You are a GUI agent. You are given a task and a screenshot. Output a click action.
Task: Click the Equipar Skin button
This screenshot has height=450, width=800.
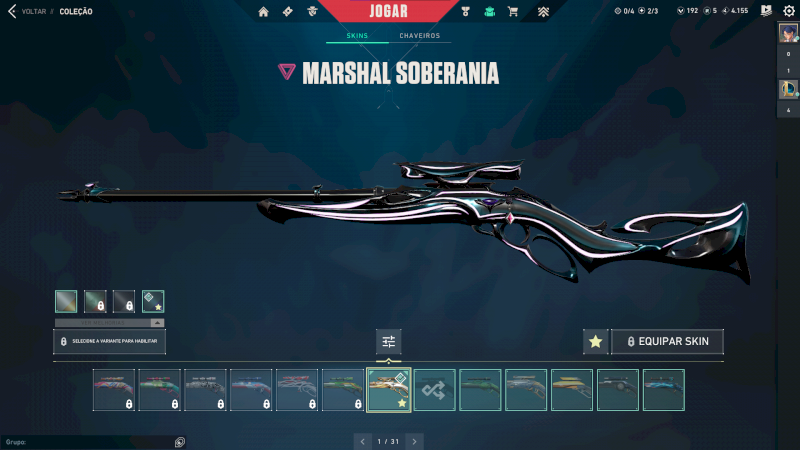coord(667,342)
